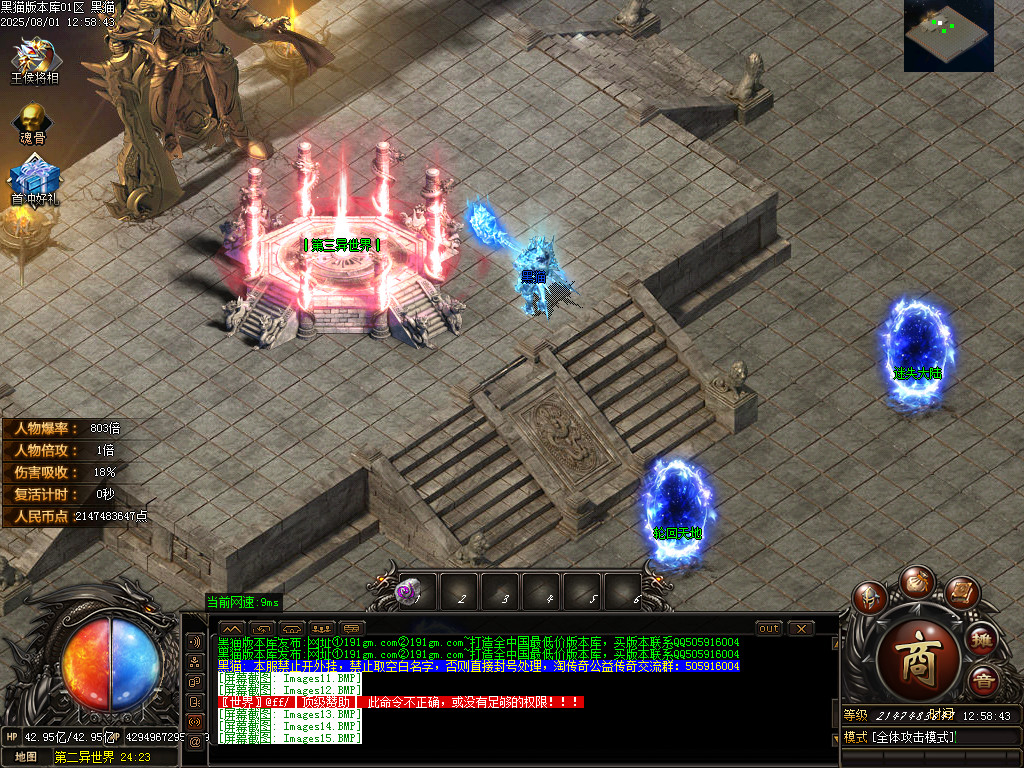Open the 摊 stall button
This screenshot has height=768, width=1024.
(x=983, y=639)
